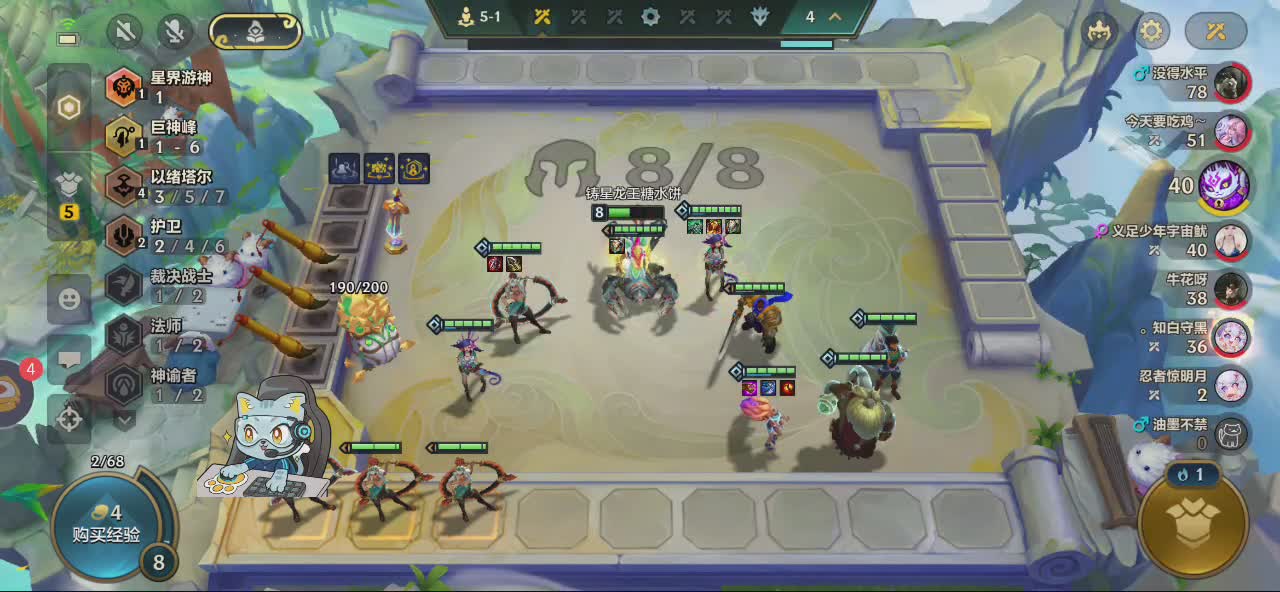View the board of player 今天要吃鸡~
This screenshot has width=1280, height=592.
1232,131
